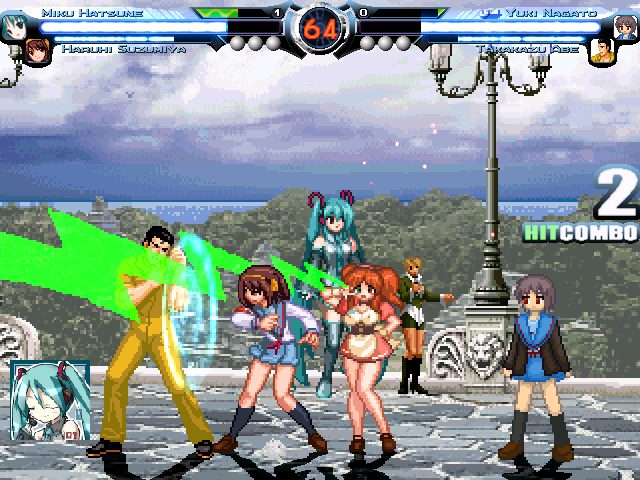Click the large framed Miku cut-in portrait

pyautogui.click(x=50, y=401)
